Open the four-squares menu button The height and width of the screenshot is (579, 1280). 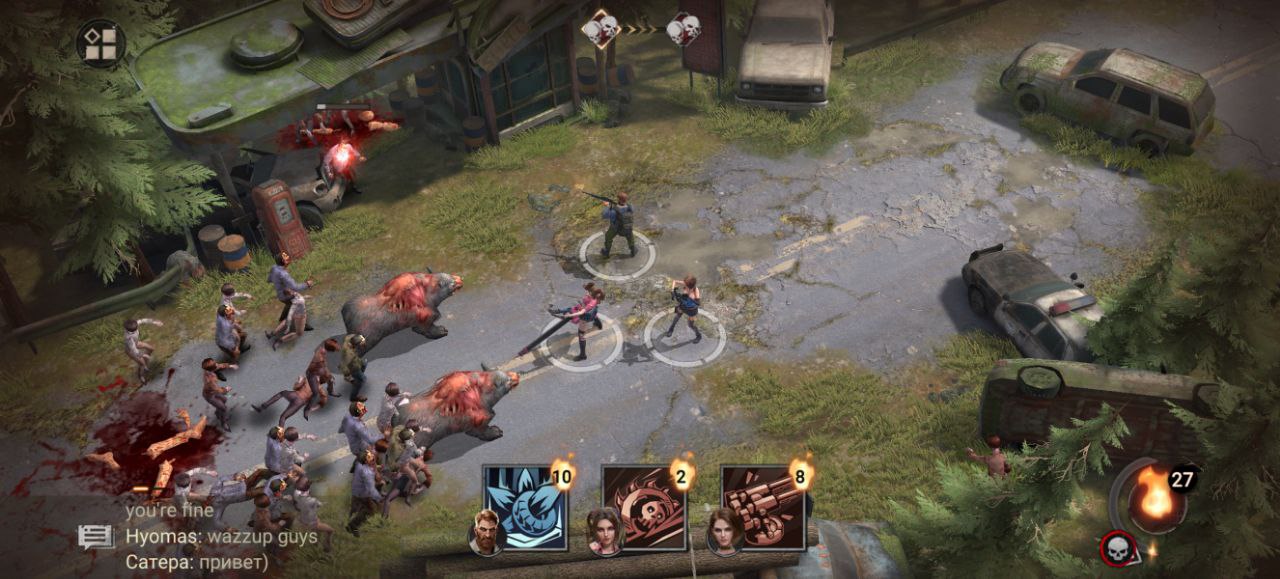pyautogui.click(x=100, y=43)
